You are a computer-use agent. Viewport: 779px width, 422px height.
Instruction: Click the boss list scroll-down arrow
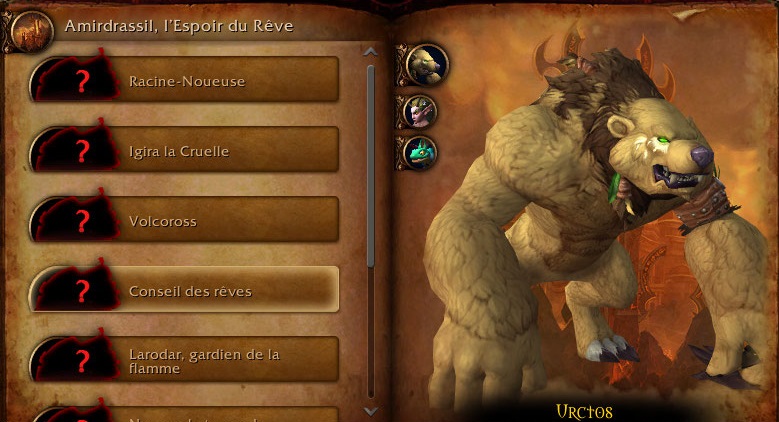371,410
